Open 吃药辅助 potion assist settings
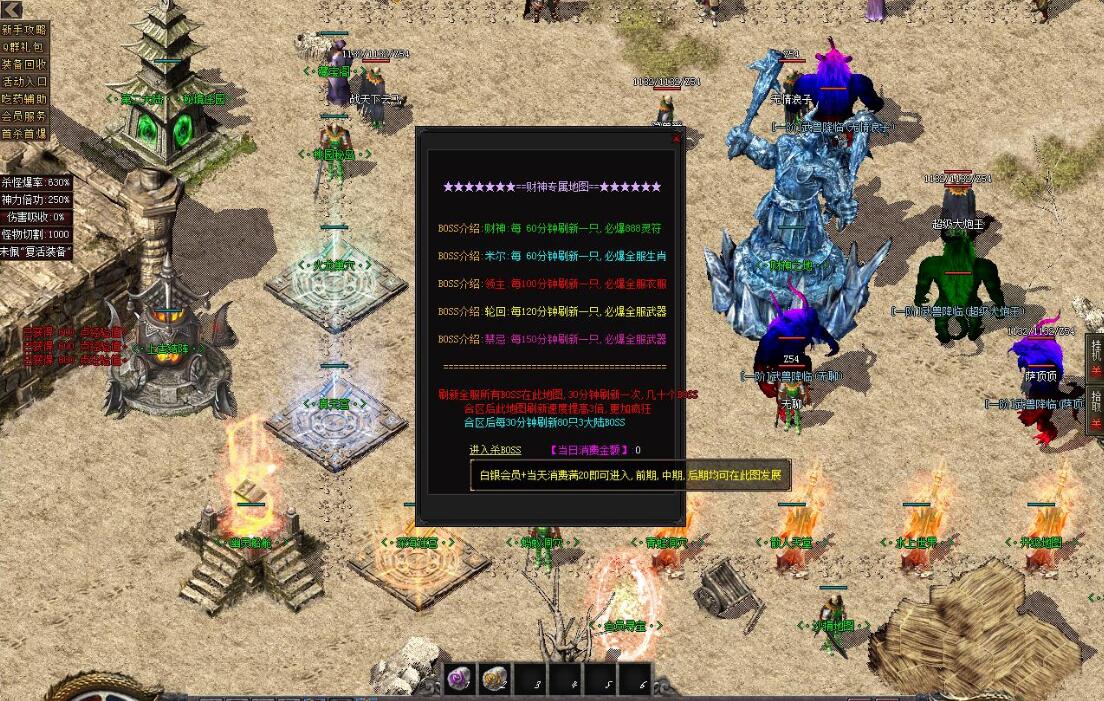 24,99
